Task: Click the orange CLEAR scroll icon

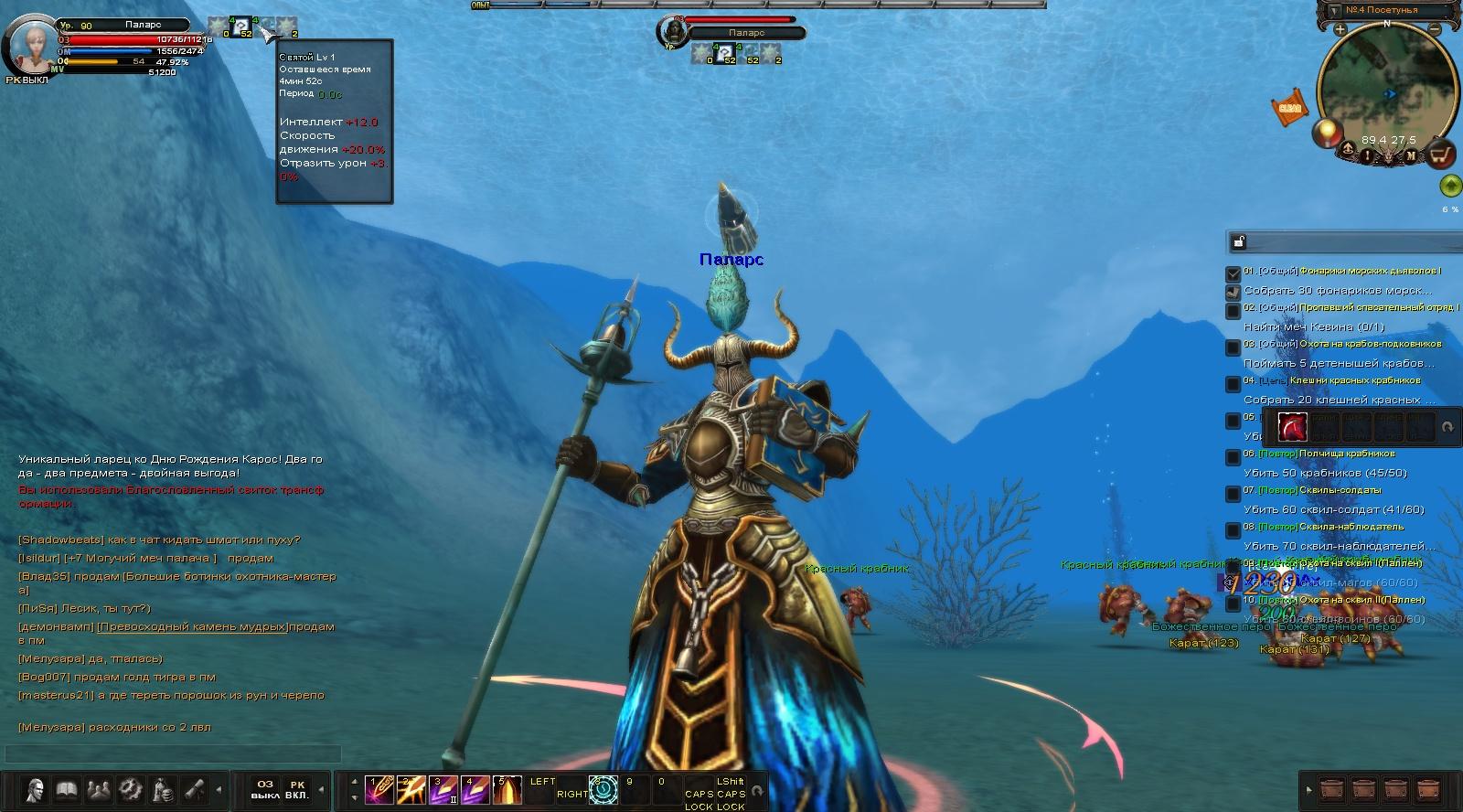Action: coord(1289,107)
